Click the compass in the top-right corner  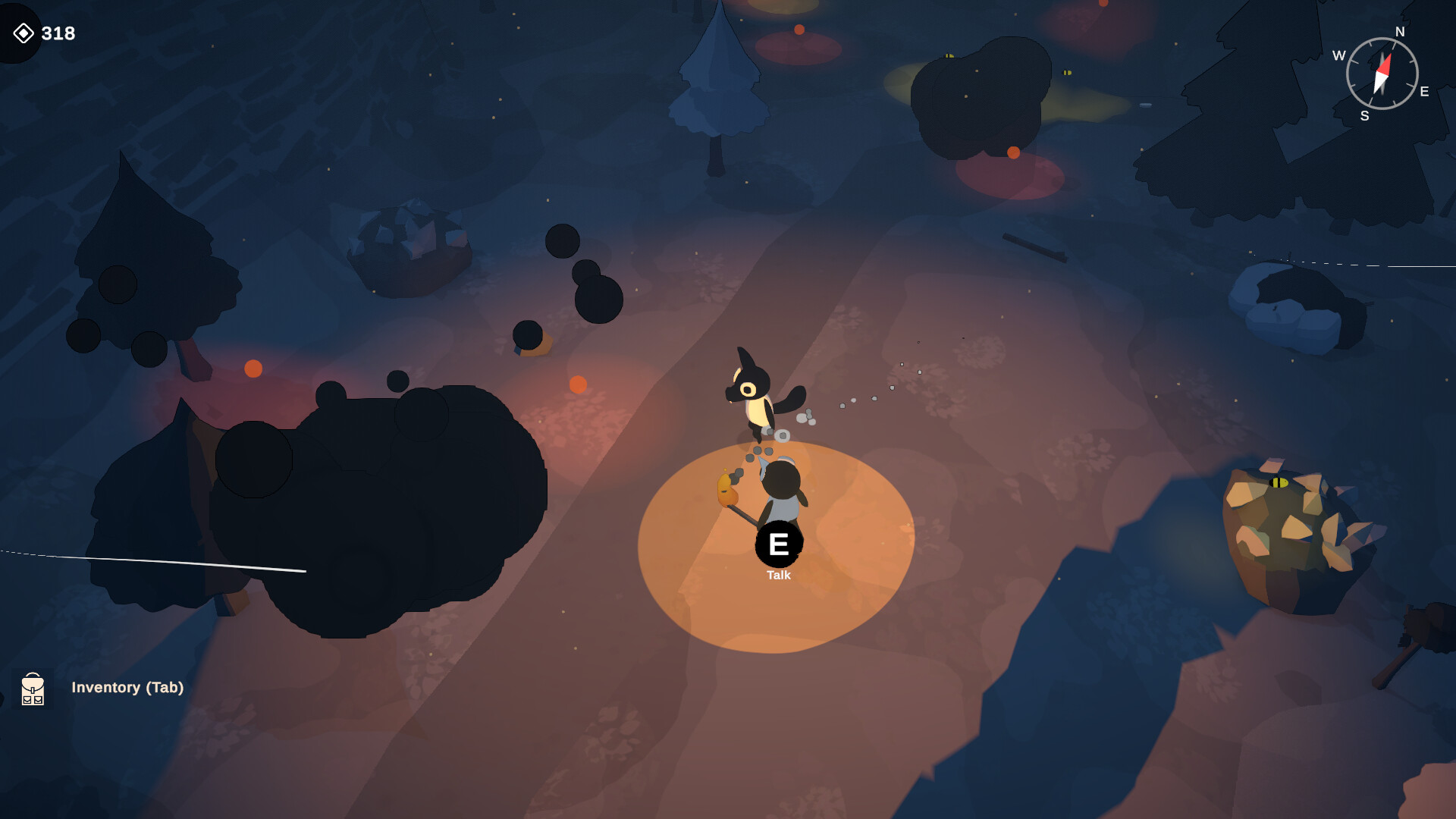coord(1384,74)
